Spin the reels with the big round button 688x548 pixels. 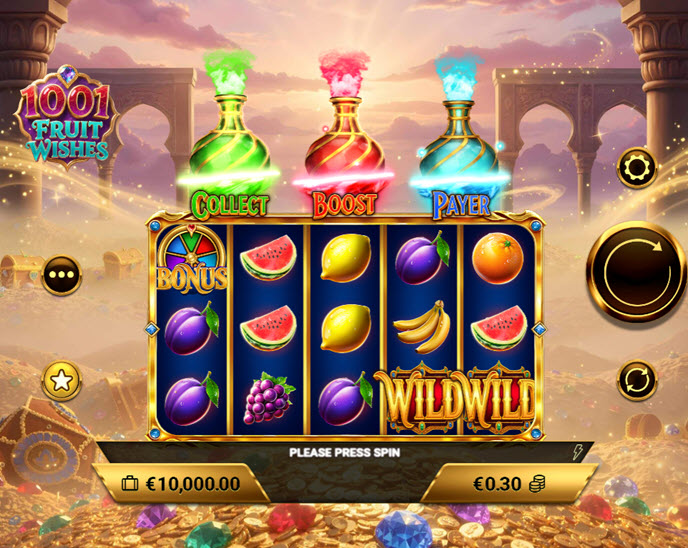click(636, 271)
